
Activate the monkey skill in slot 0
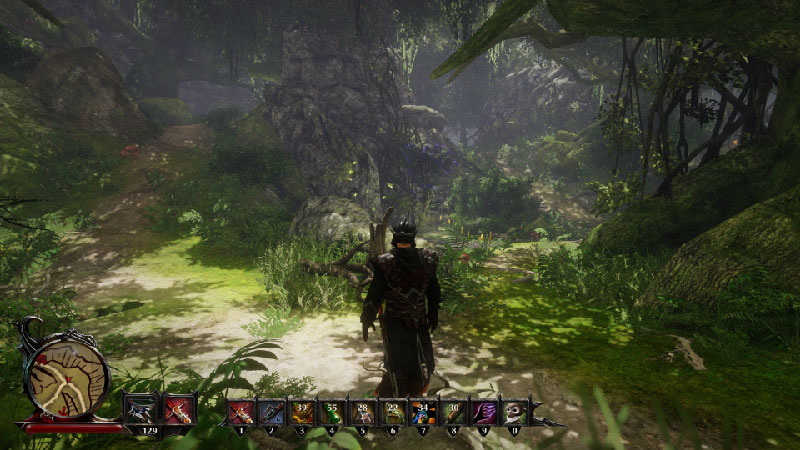tap(514, 412)
